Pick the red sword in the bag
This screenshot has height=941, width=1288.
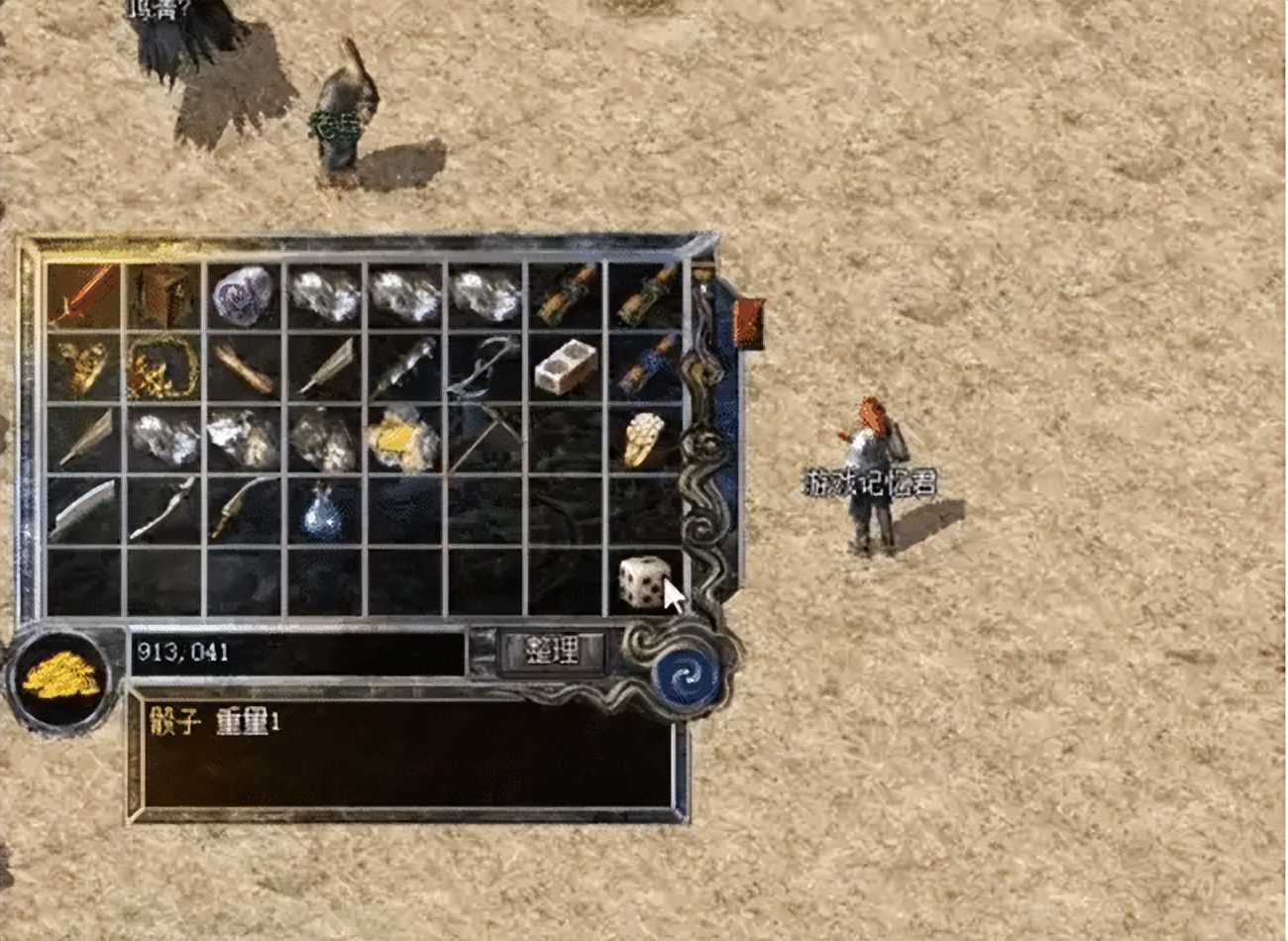[x=83, y=294]
